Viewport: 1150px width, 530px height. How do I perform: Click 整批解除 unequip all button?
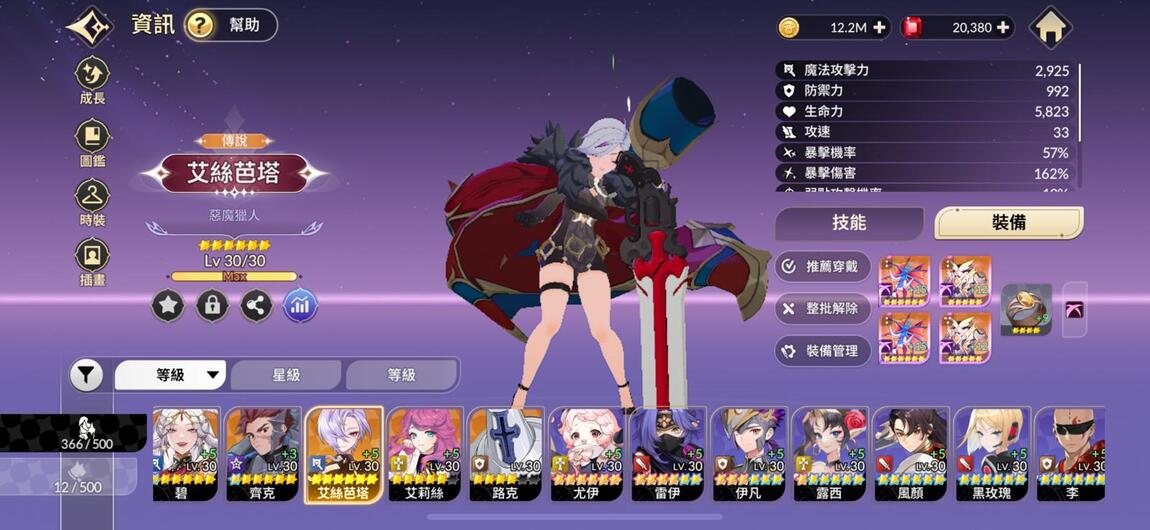(x=823, y=308)
